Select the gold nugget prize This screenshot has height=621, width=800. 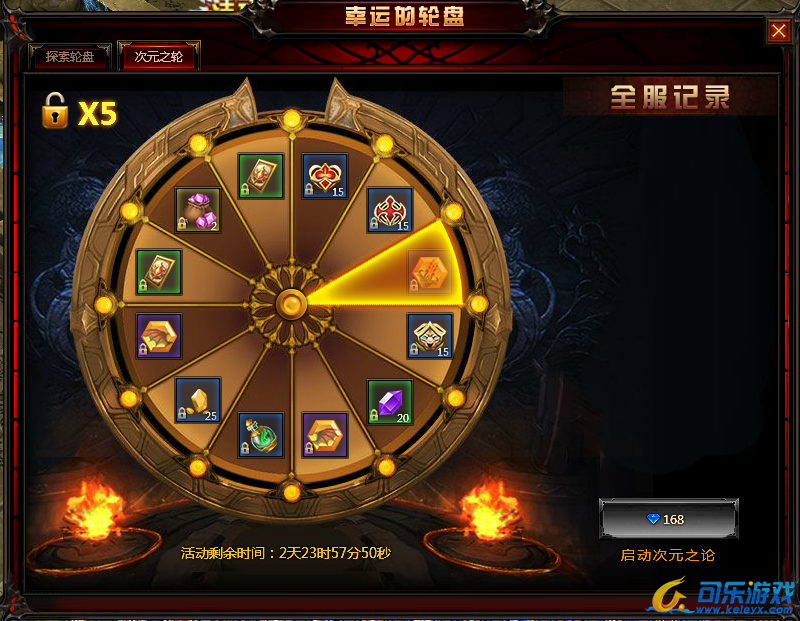click(198, 399)
